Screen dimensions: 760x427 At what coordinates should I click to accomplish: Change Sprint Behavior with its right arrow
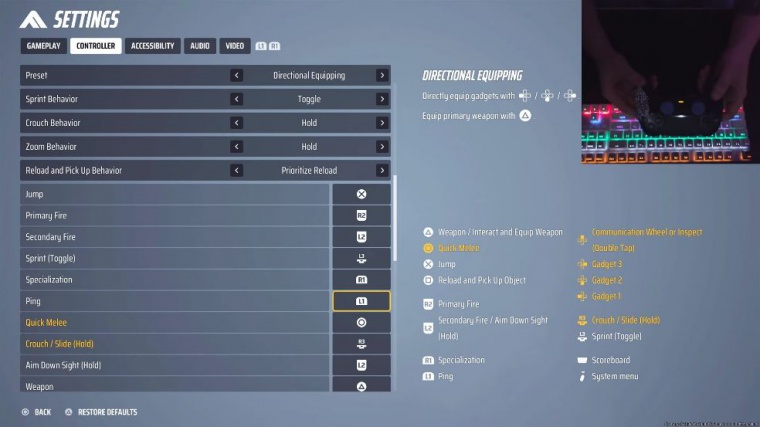click(x=382, y=99)
